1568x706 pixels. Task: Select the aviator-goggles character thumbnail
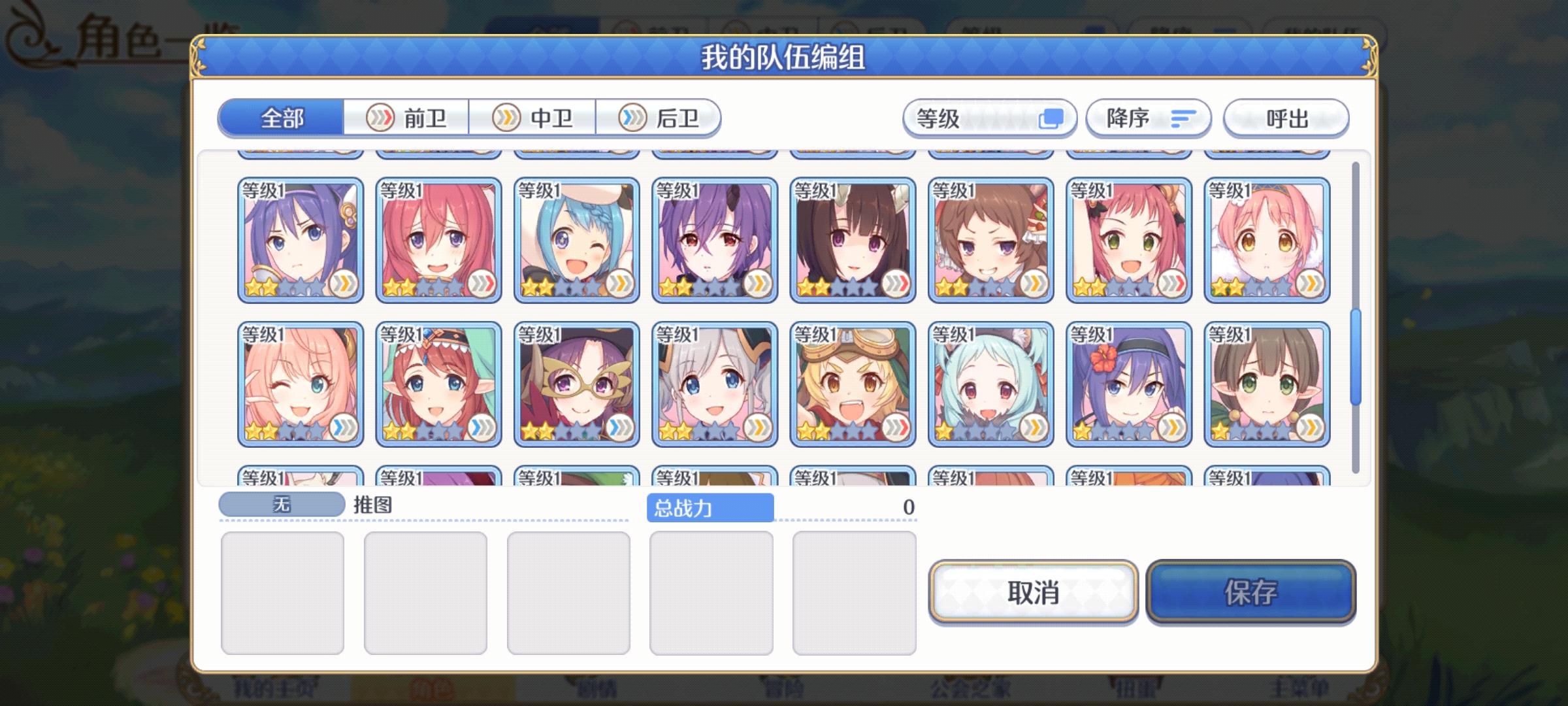853,383
